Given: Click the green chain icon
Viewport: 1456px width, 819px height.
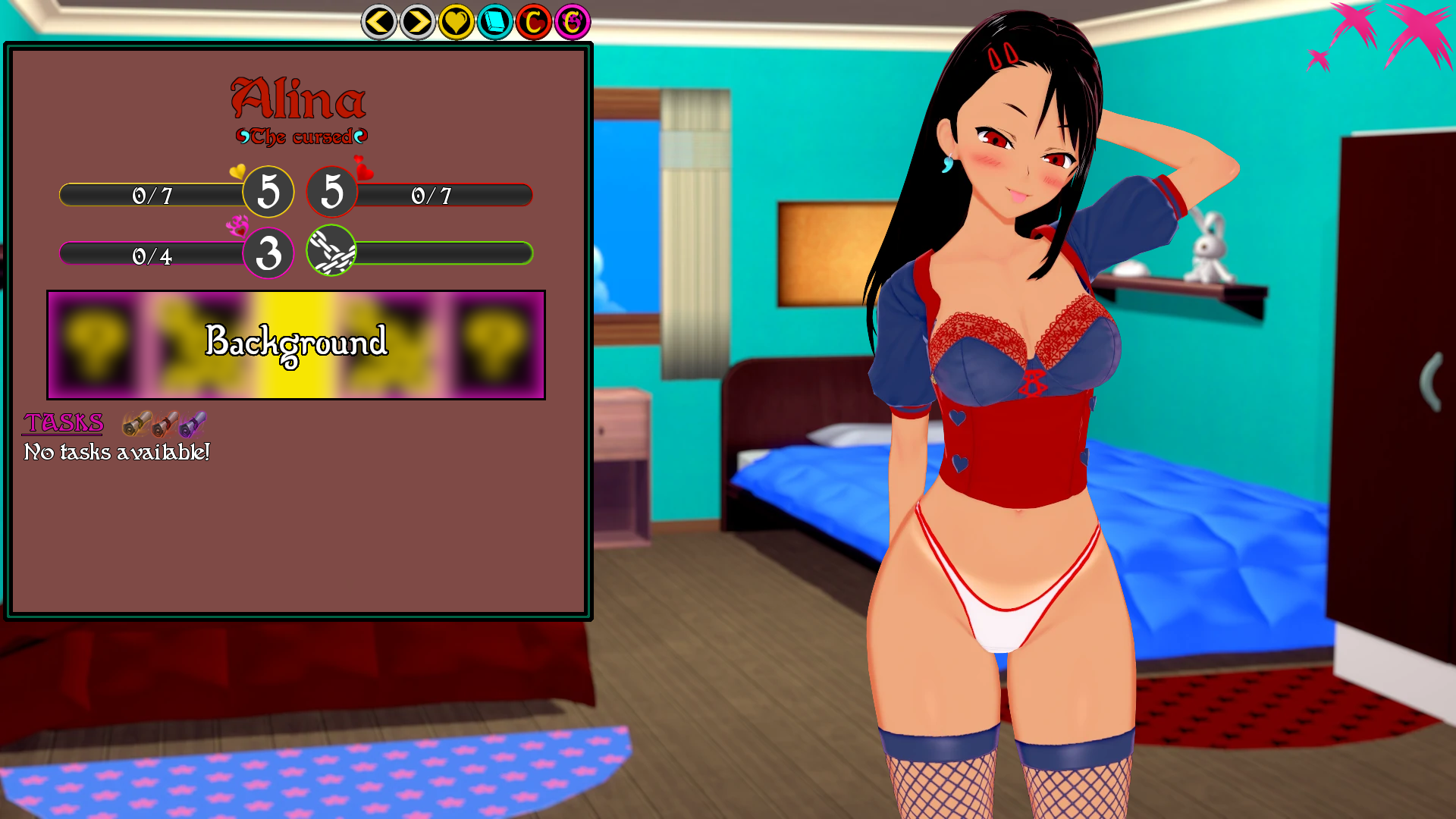Looking at the screenshot, I should point(331,251).
